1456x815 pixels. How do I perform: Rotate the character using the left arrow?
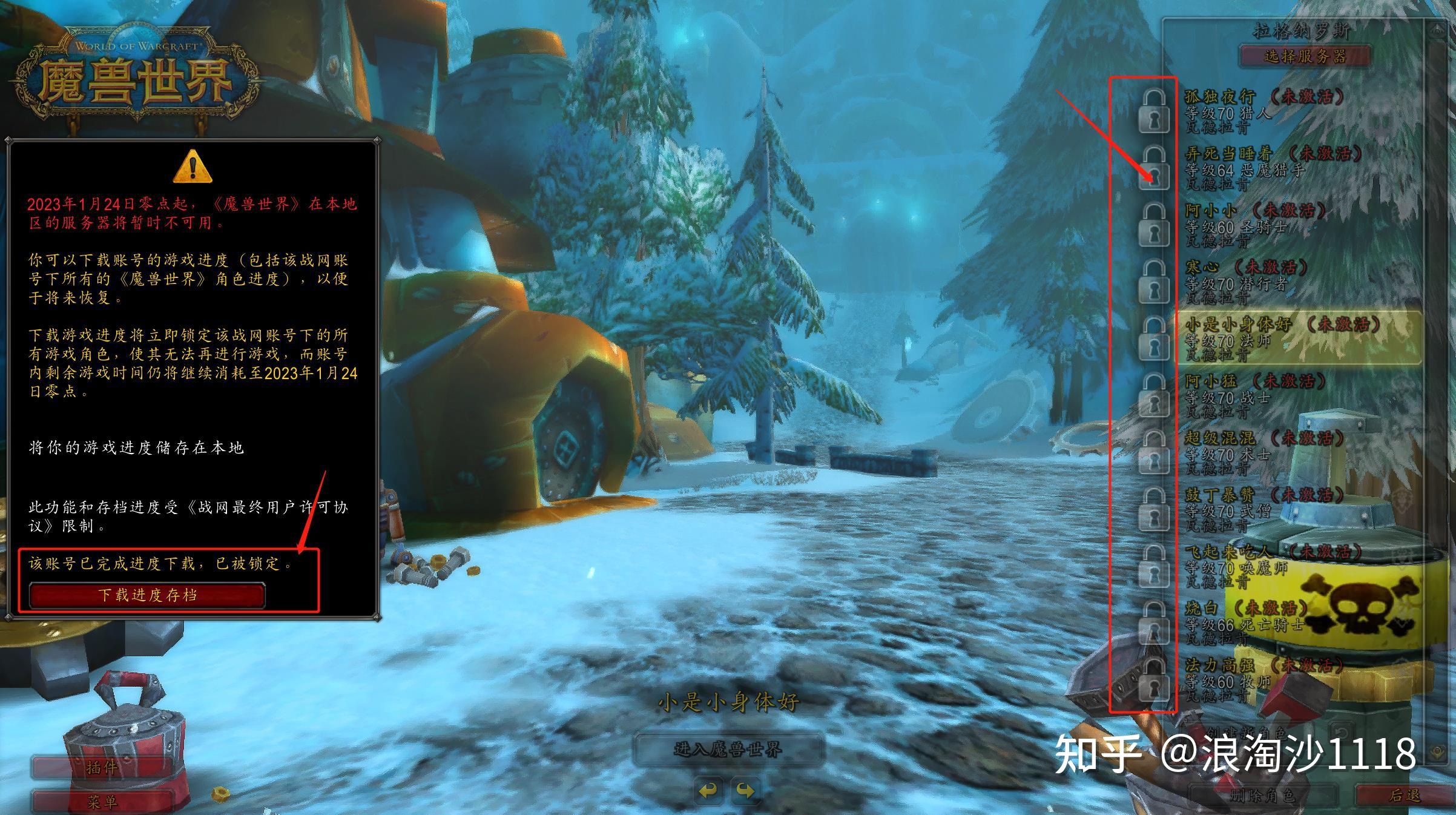[708, 790]
